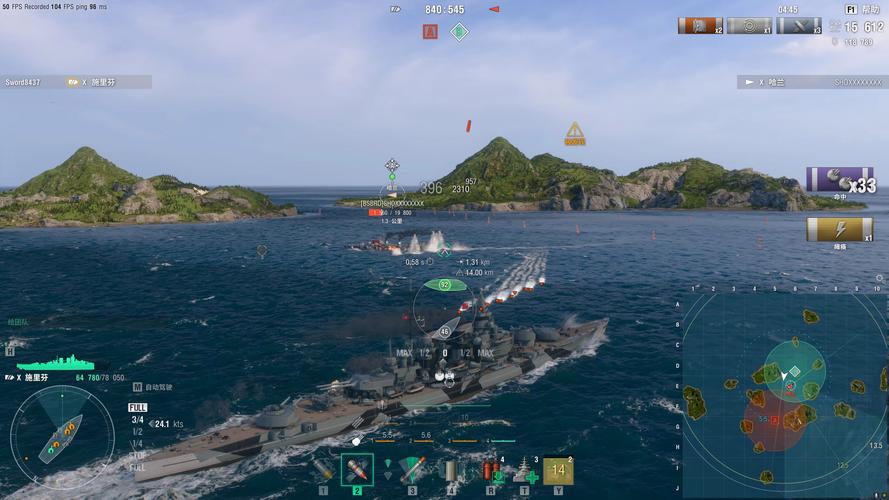Screen dimensions: 889x500
Task: Click the crossed-shells ribbon with x3
Action: click(798, 26)
